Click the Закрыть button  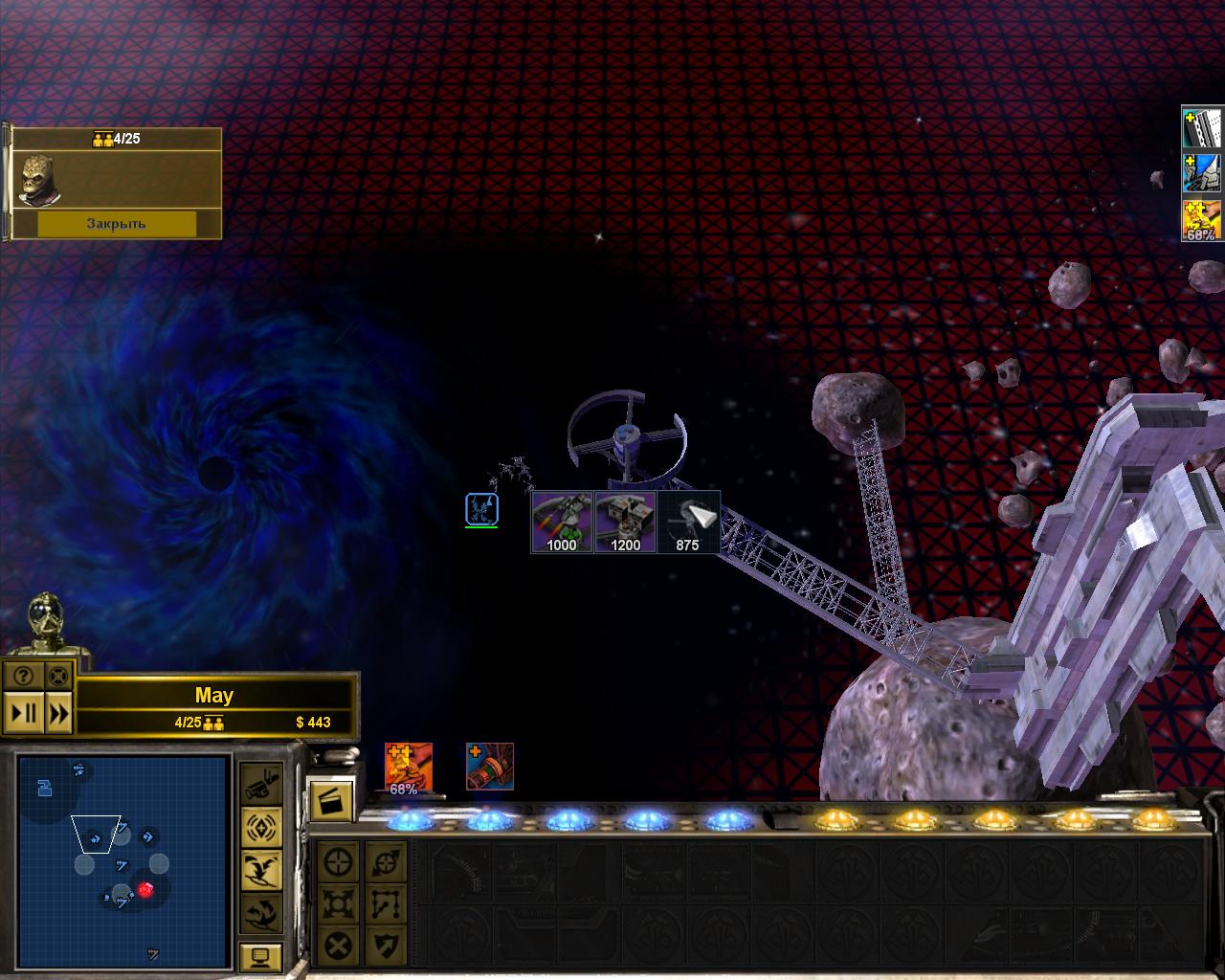(x=116, y=224)
